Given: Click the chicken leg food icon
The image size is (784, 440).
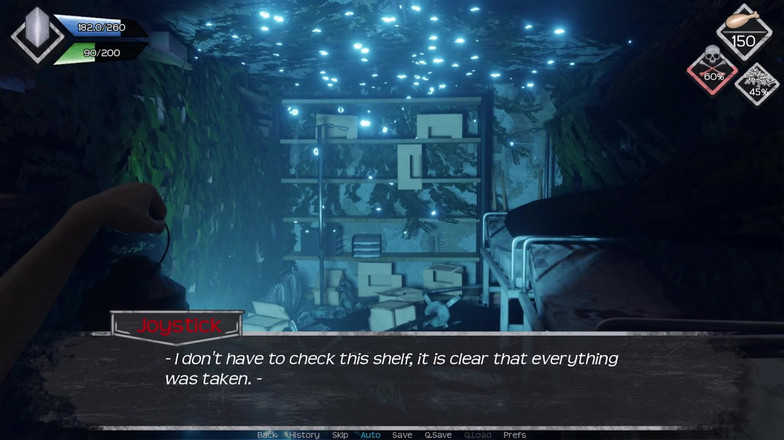Looking at the screenshot, I should point(743,20).
